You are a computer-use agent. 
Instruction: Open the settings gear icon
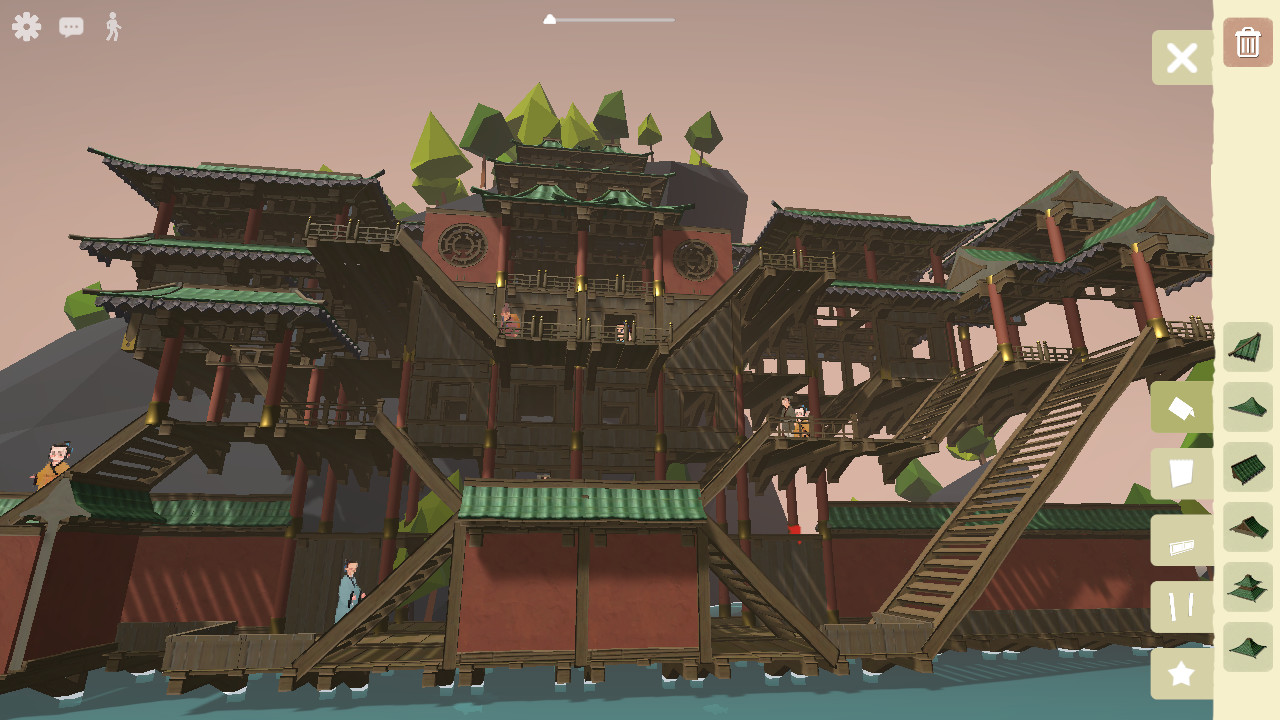pyautogui.click(x=26, y=27)
